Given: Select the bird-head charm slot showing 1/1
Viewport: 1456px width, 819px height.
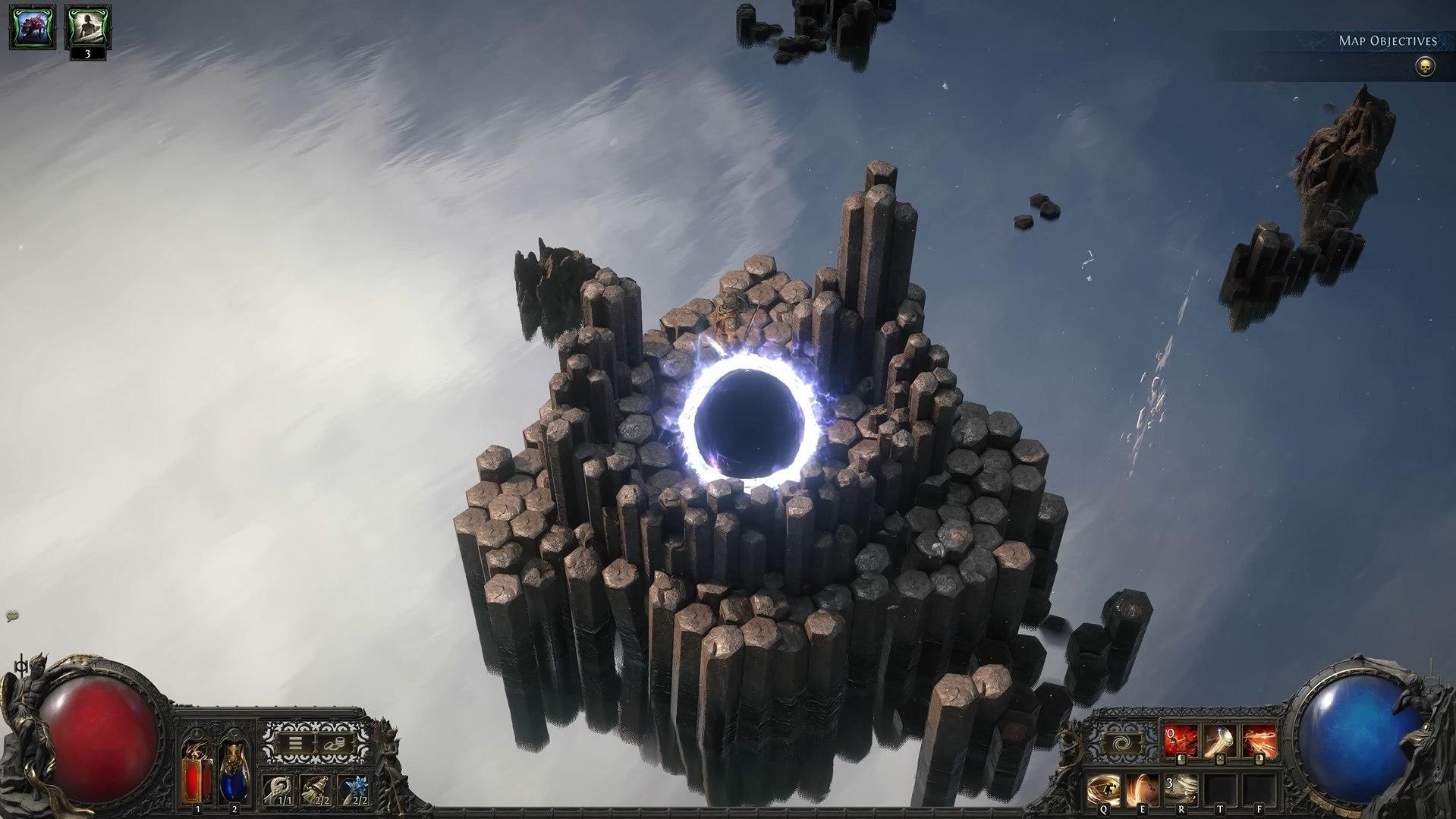Looking at the screenshot, I should 280,789.
